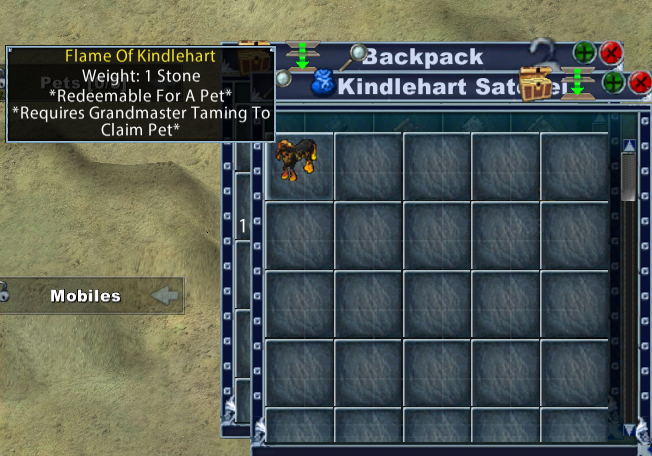Open the magnifying glass search on Backpack
Image resolution: width=652 pixels, height=456 pixels.
click(x=355, y=57)
